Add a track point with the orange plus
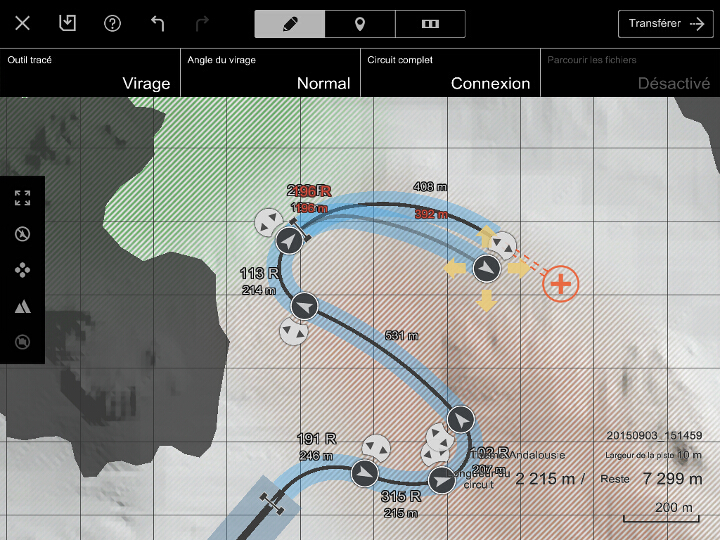Screen dimensions: 720x540 (561, 284)
